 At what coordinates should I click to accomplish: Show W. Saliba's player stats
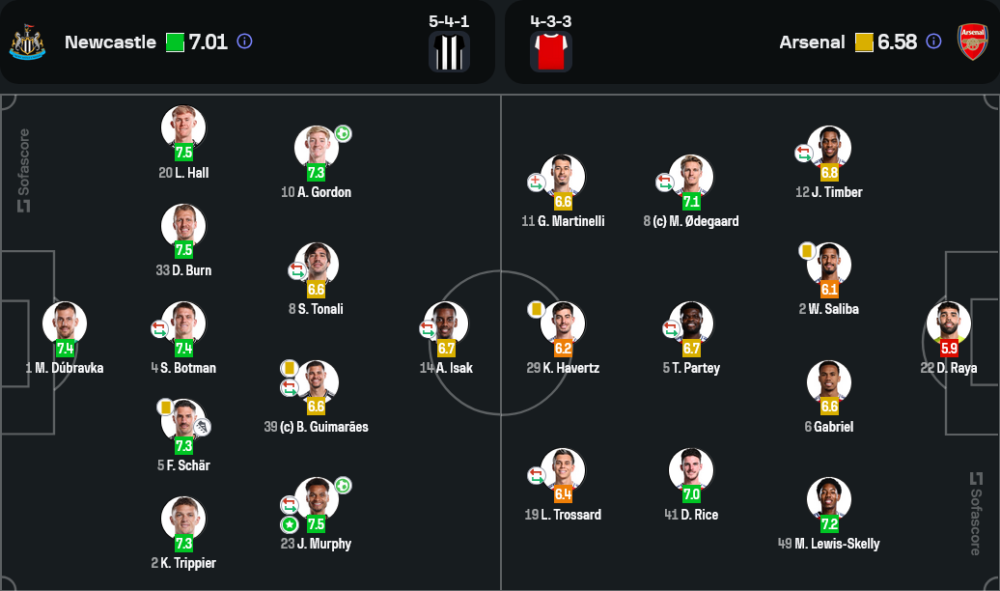[829, 265]
